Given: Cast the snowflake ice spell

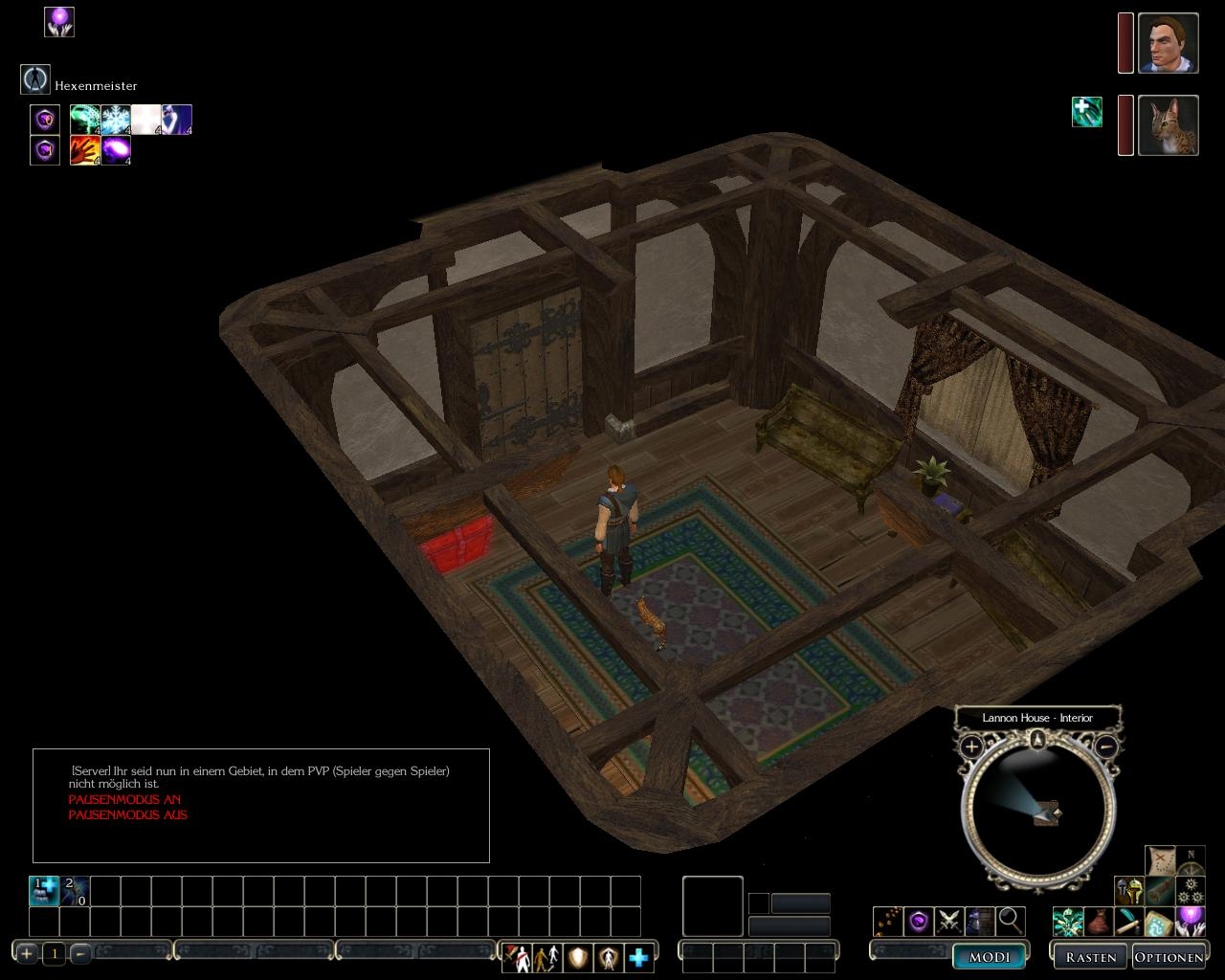Looking at the screenshot, I should [116, 120].
